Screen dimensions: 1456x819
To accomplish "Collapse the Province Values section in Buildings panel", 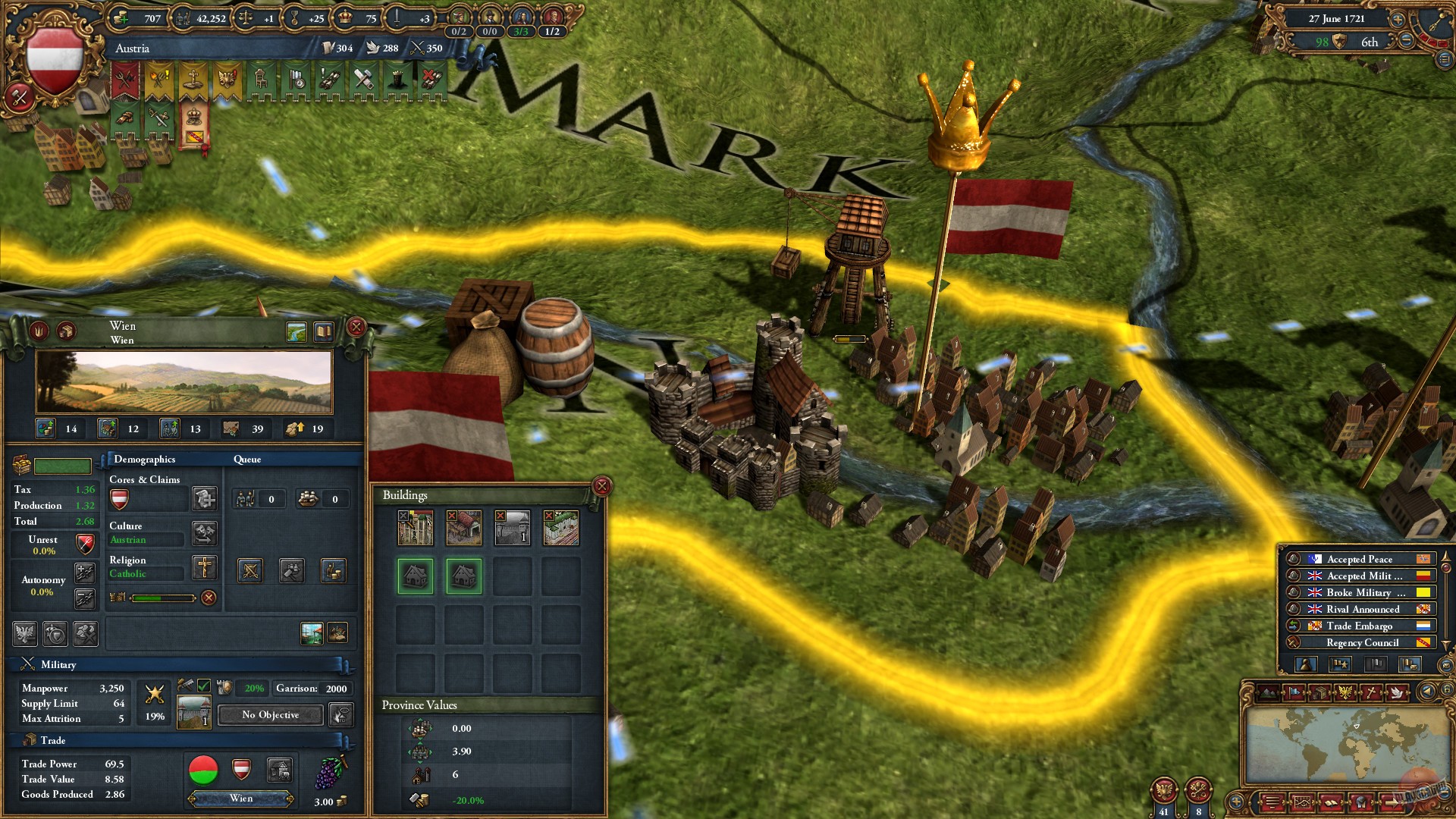I will pos(419,705).
